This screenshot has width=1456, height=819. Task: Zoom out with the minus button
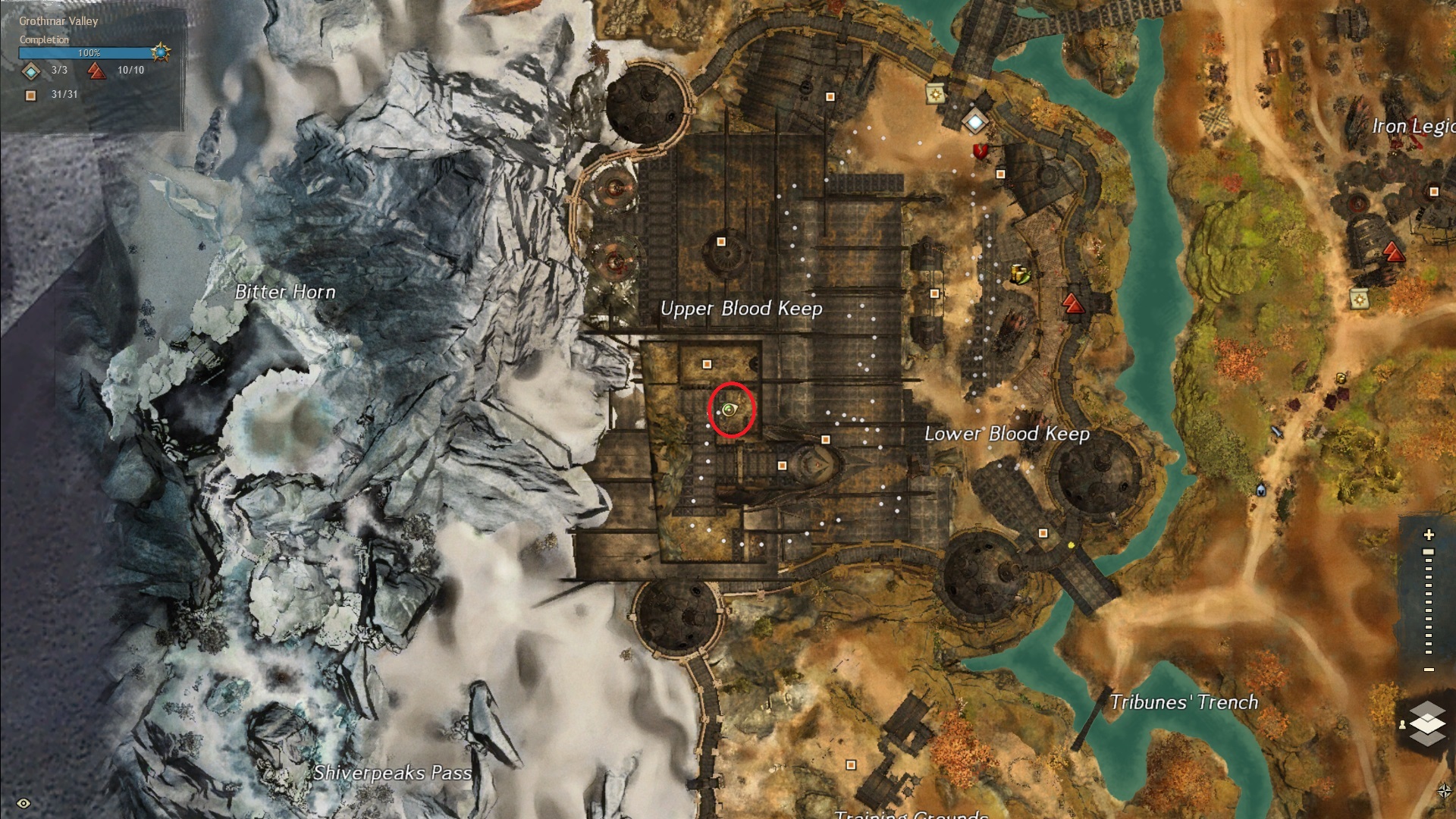click(1429, 670)
